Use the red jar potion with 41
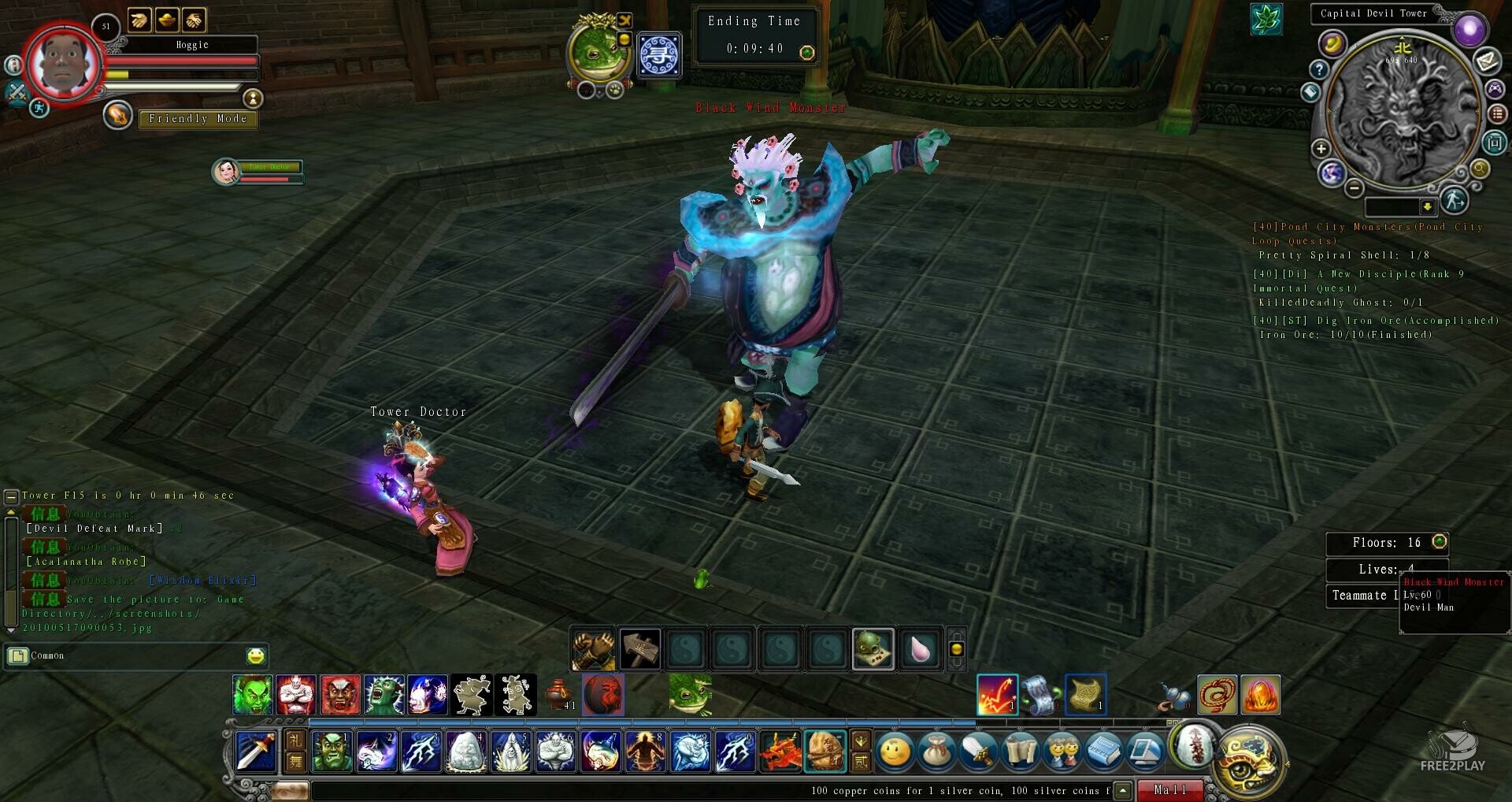 tap(558, 695)
